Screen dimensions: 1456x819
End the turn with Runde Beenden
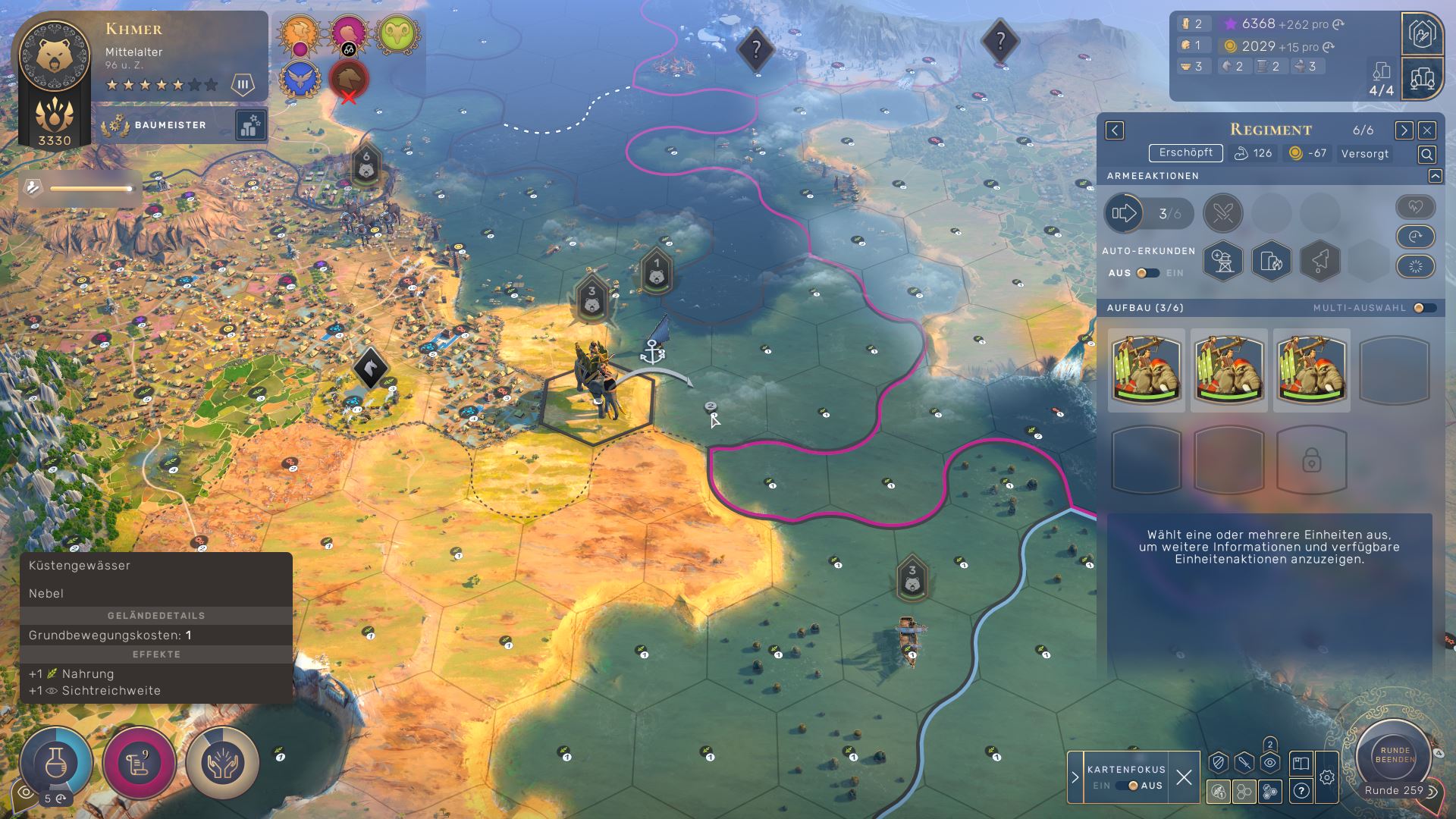(x=1395, y=755)
